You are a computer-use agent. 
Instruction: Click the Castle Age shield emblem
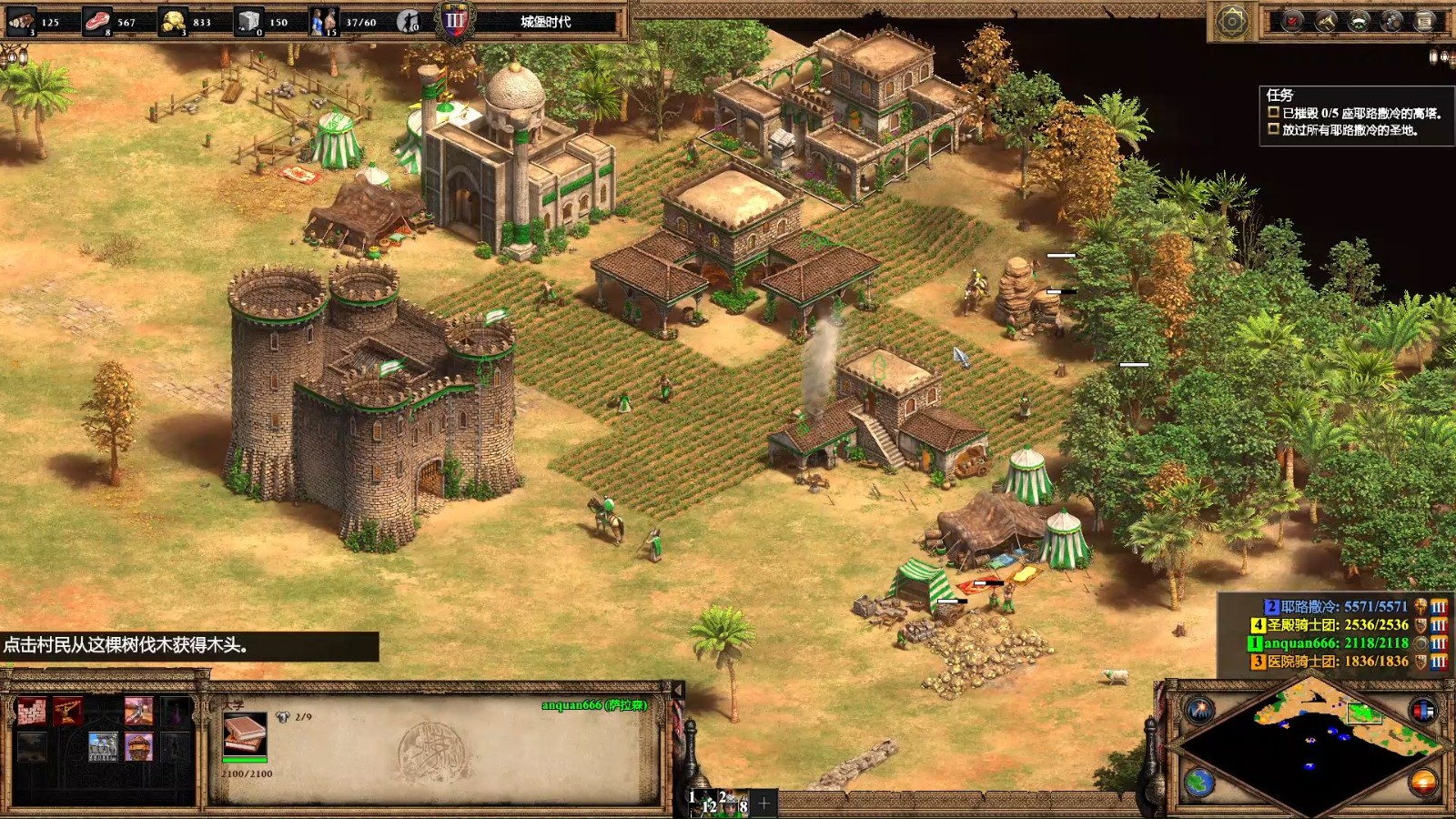point(454,22)
